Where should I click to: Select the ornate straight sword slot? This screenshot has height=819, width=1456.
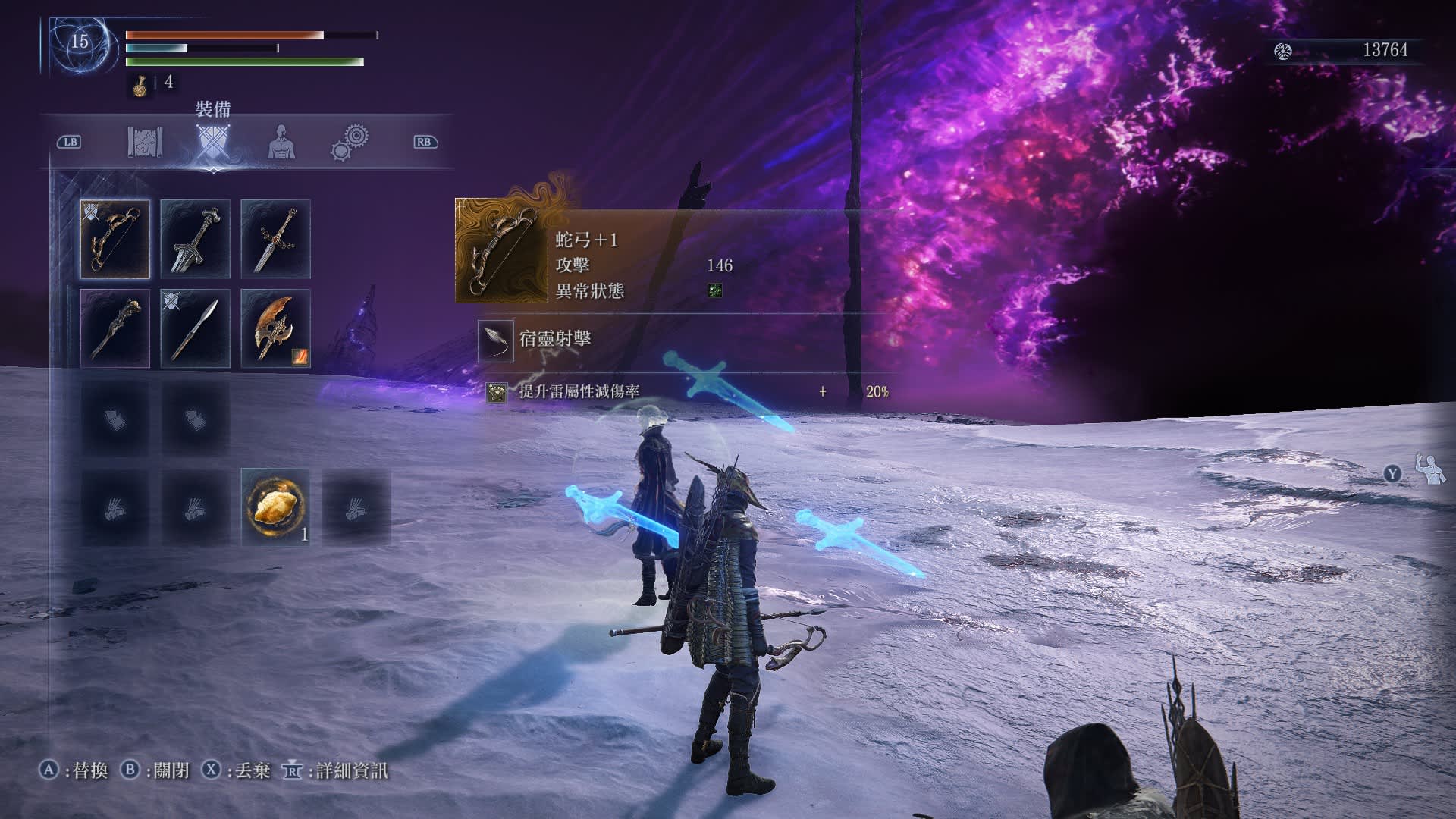click(275, 239)
